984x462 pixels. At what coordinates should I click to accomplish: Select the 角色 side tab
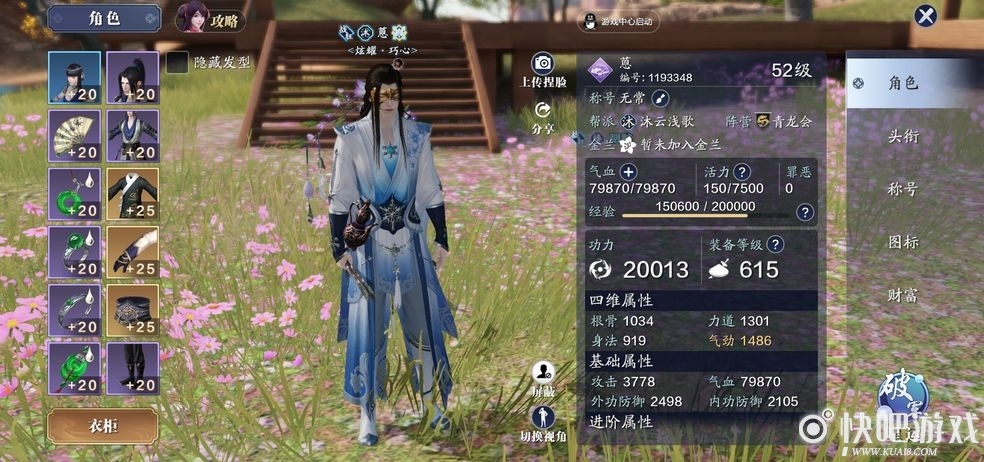903,83
